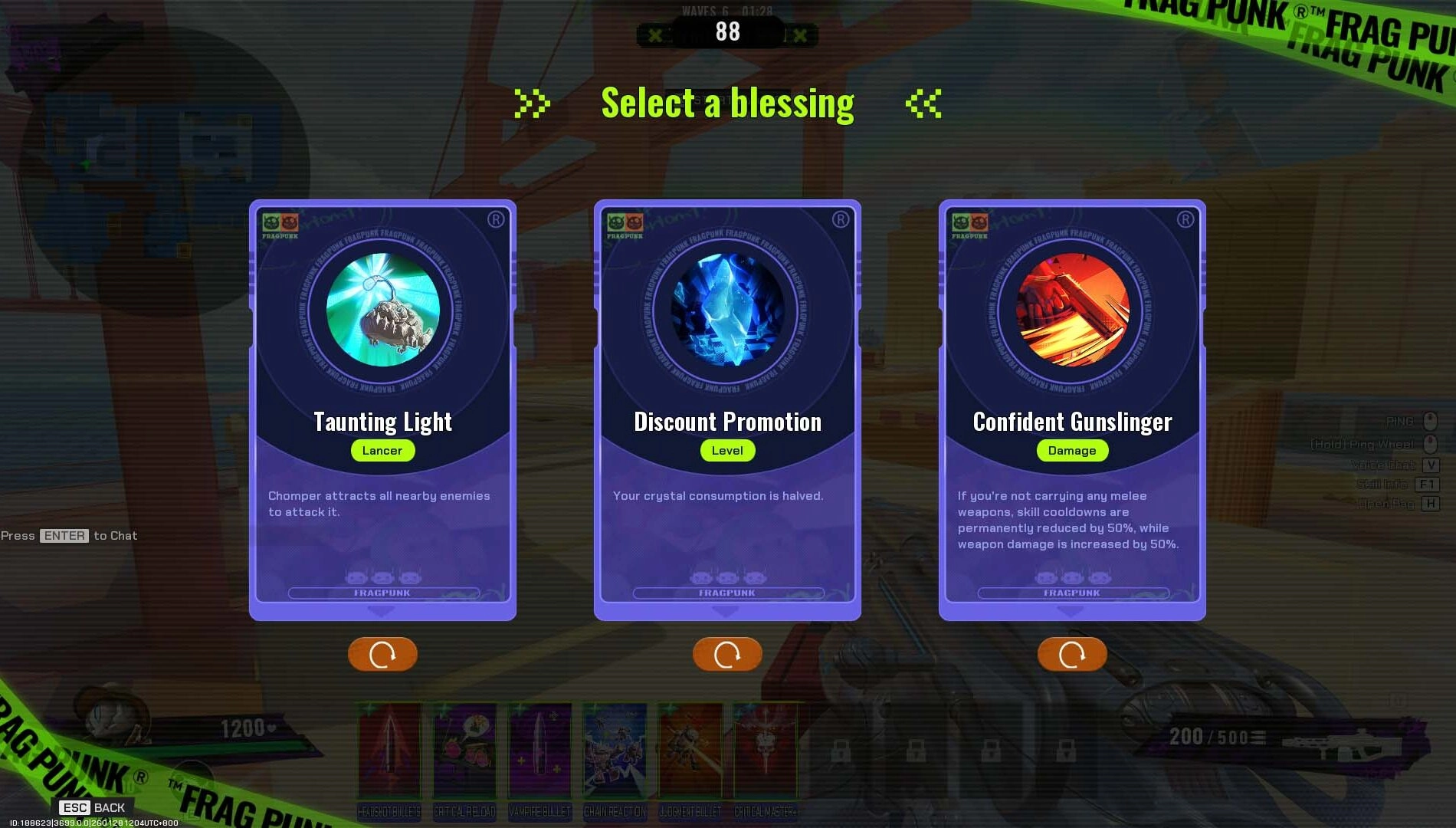Click the Level category tag
The height and width of the screenshot is (828, 1456).
(x=726, y=451)
